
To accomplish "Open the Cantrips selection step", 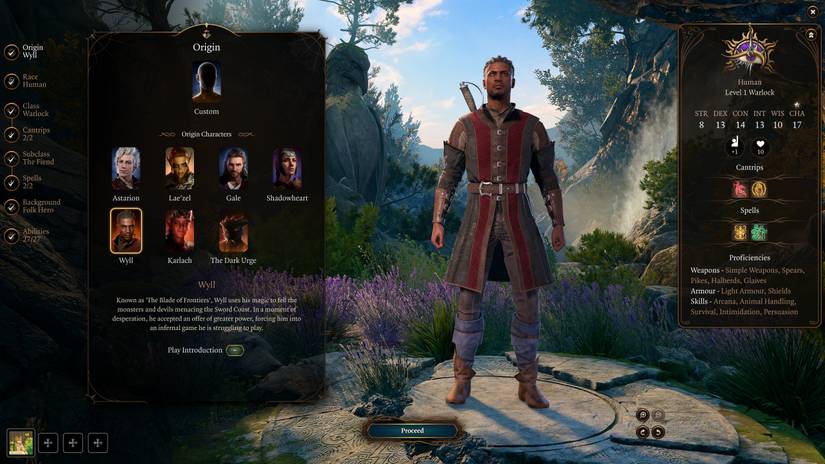I will pos(34,134).
